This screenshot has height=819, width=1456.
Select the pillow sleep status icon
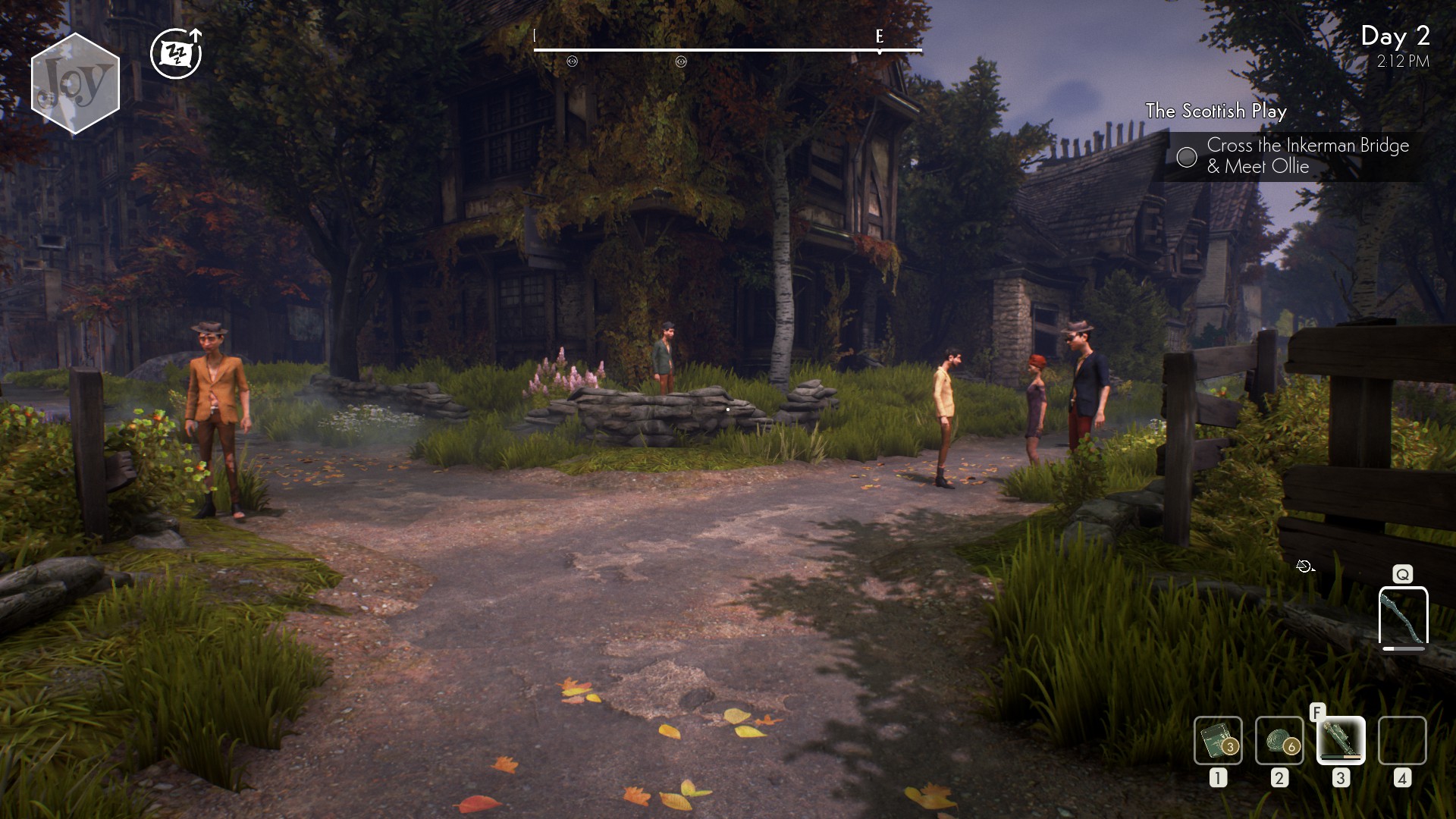coord(176,54)
